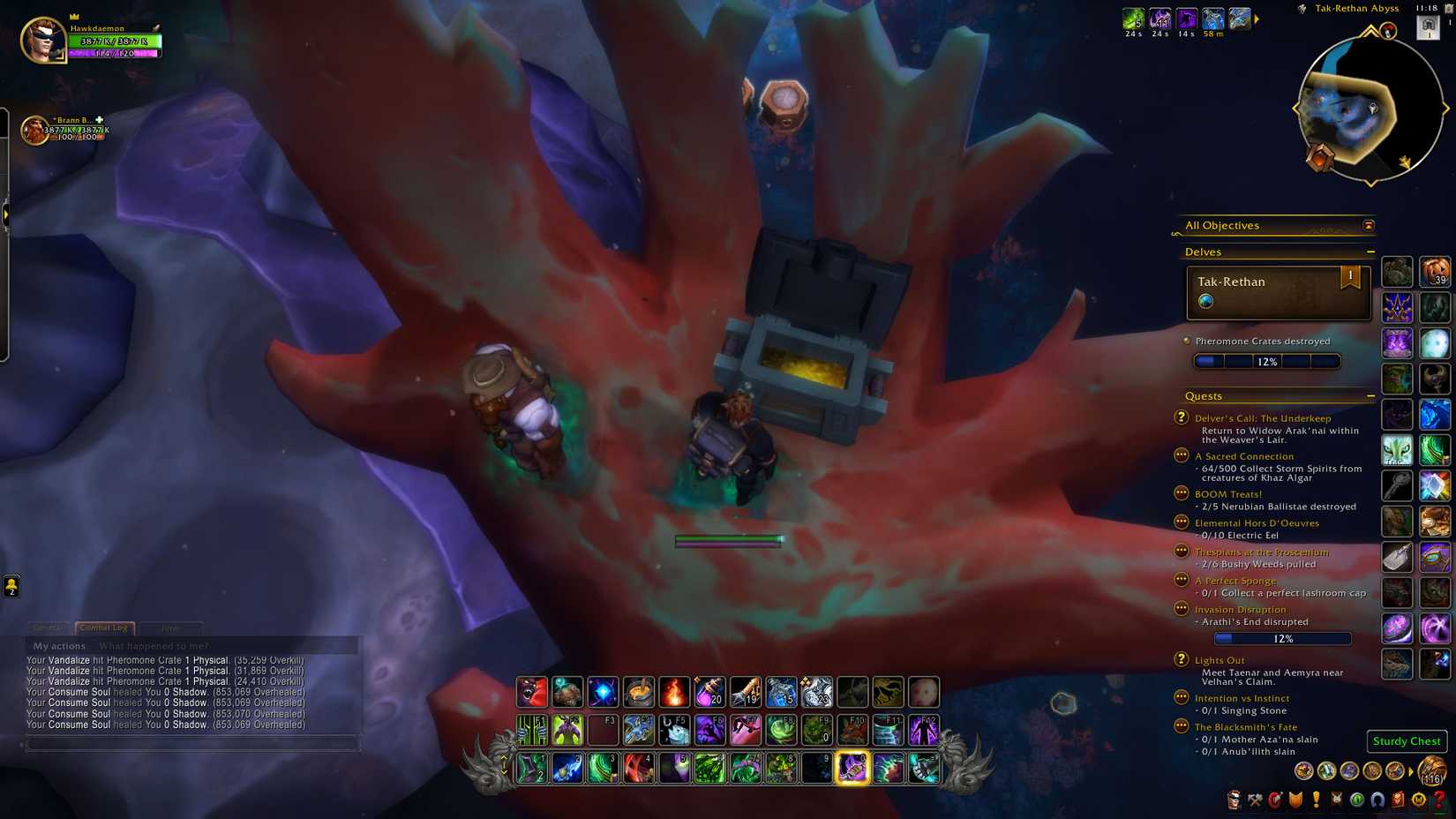The height and width of the screenshot is (819, 1456).
Task: Collapse the Quests tracker section
Action: click(x=1373, y=395)
